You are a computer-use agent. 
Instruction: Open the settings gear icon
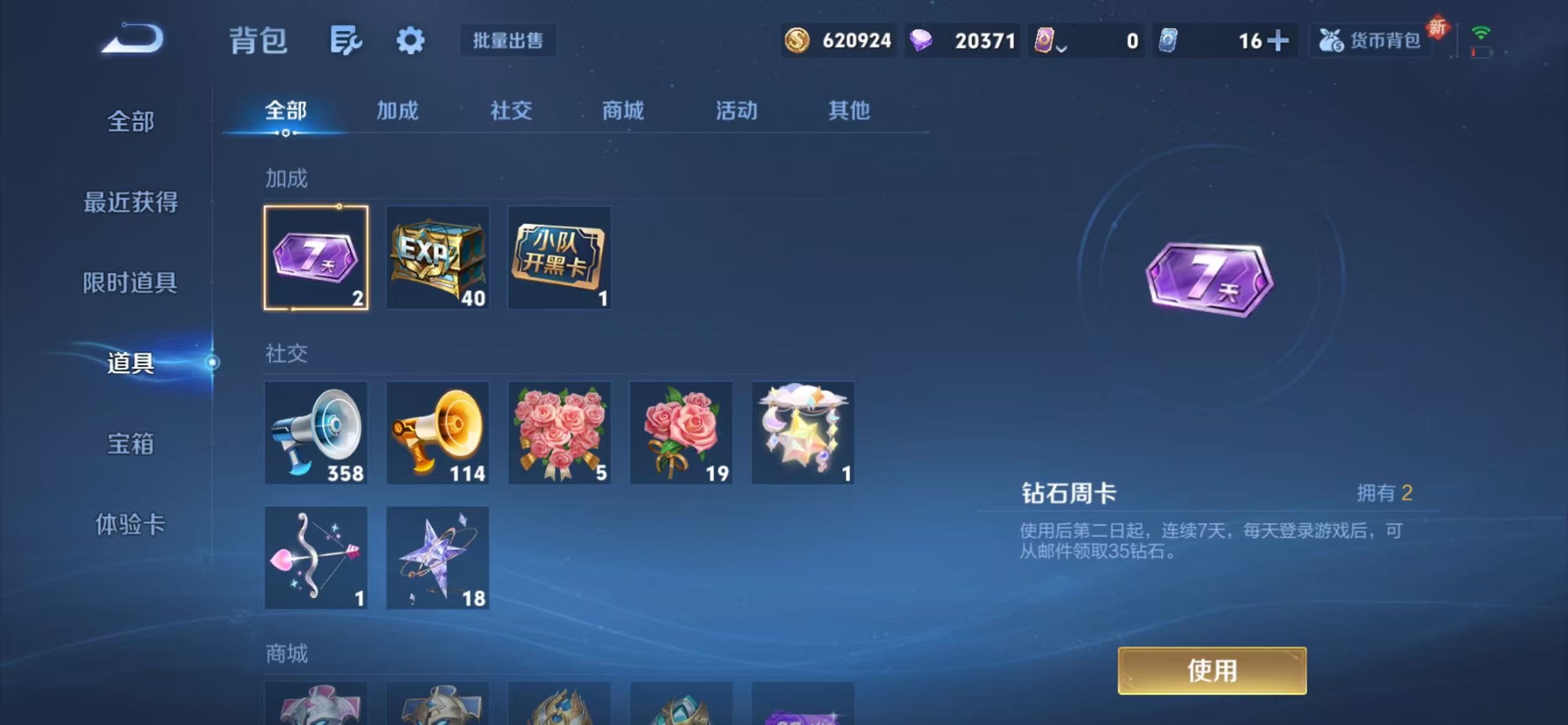coord(411,40)
